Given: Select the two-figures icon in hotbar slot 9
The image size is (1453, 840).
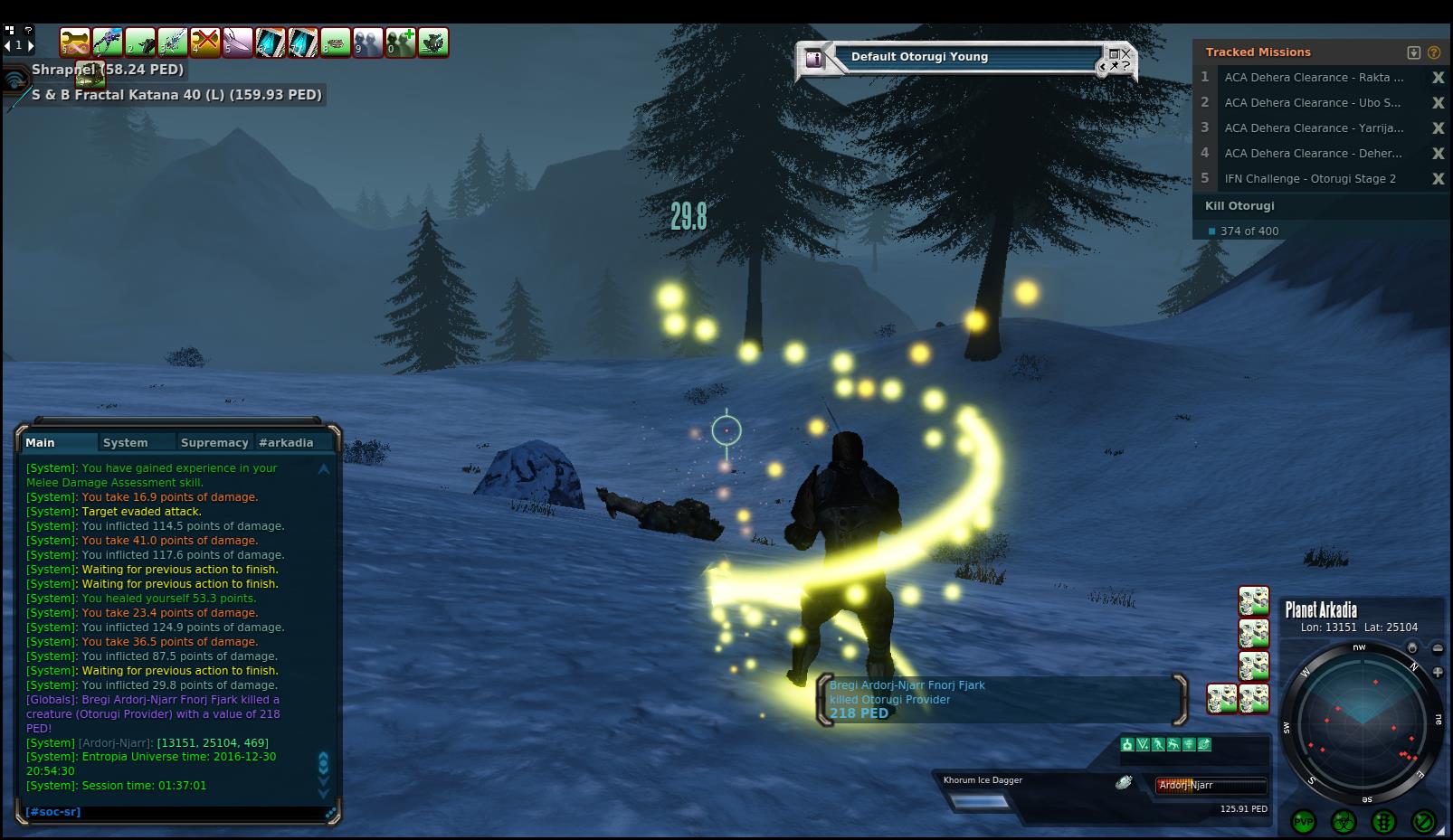Looking at the screenshot, I should pos(368,42).
